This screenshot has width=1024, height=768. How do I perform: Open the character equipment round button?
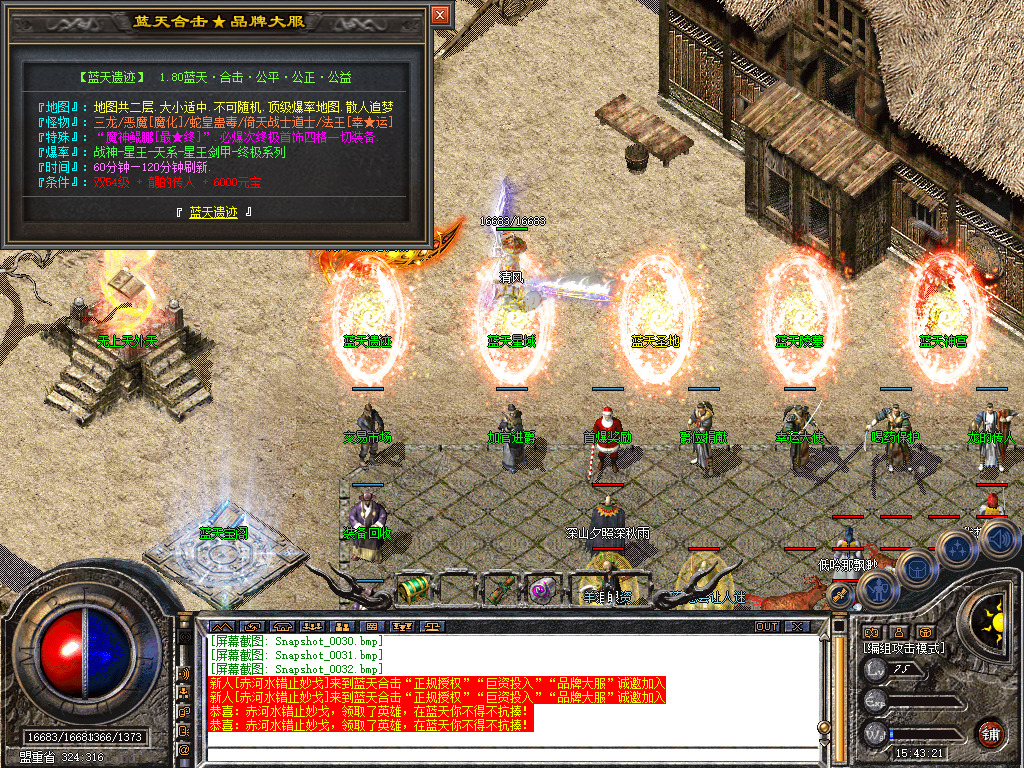(x=879, y=591)
